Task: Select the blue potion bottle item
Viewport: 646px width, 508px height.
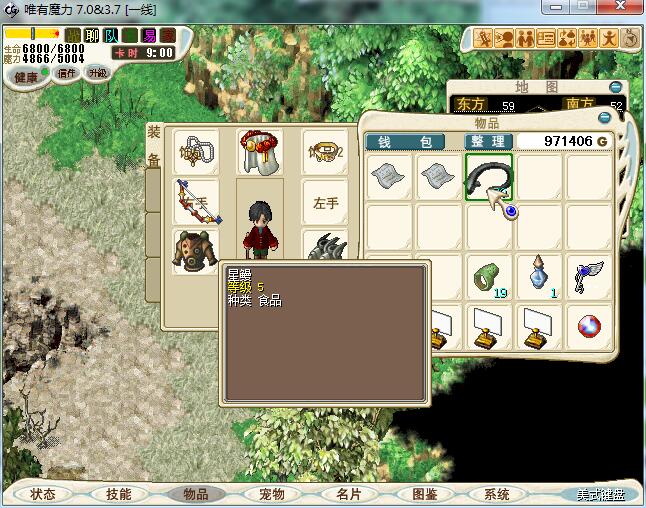Action: [x=540, y=274]
